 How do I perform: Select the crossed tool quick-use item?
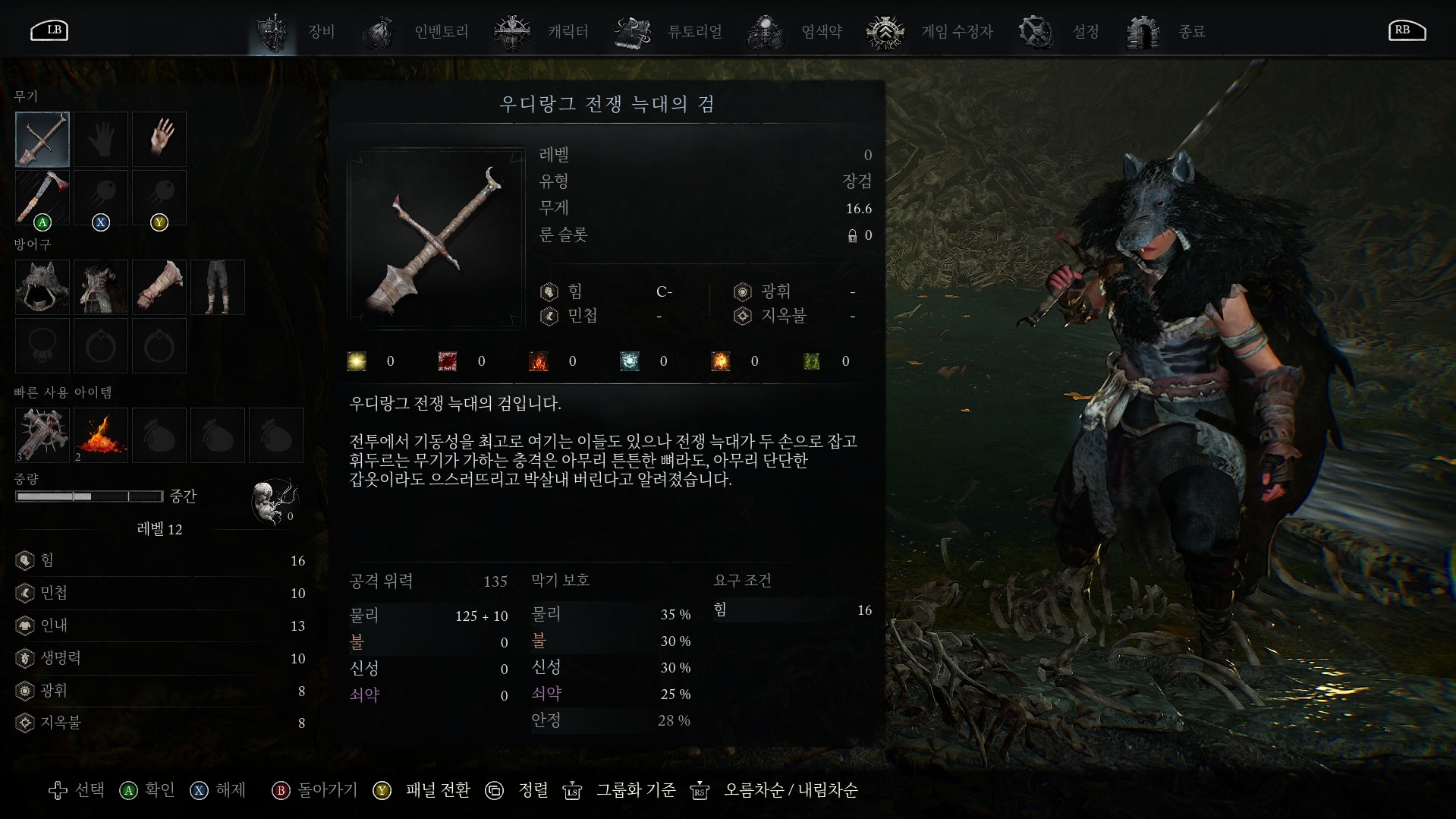pyautogui.click(x=42, y=435)
